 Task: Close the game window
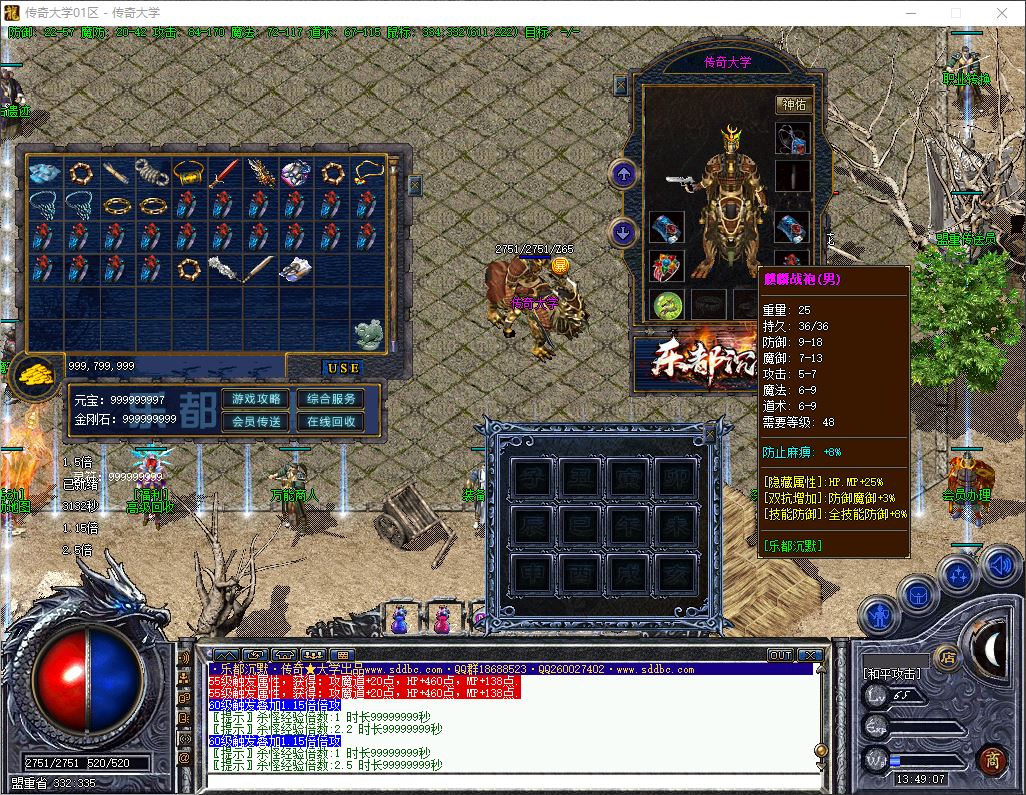pos(1002,13)
